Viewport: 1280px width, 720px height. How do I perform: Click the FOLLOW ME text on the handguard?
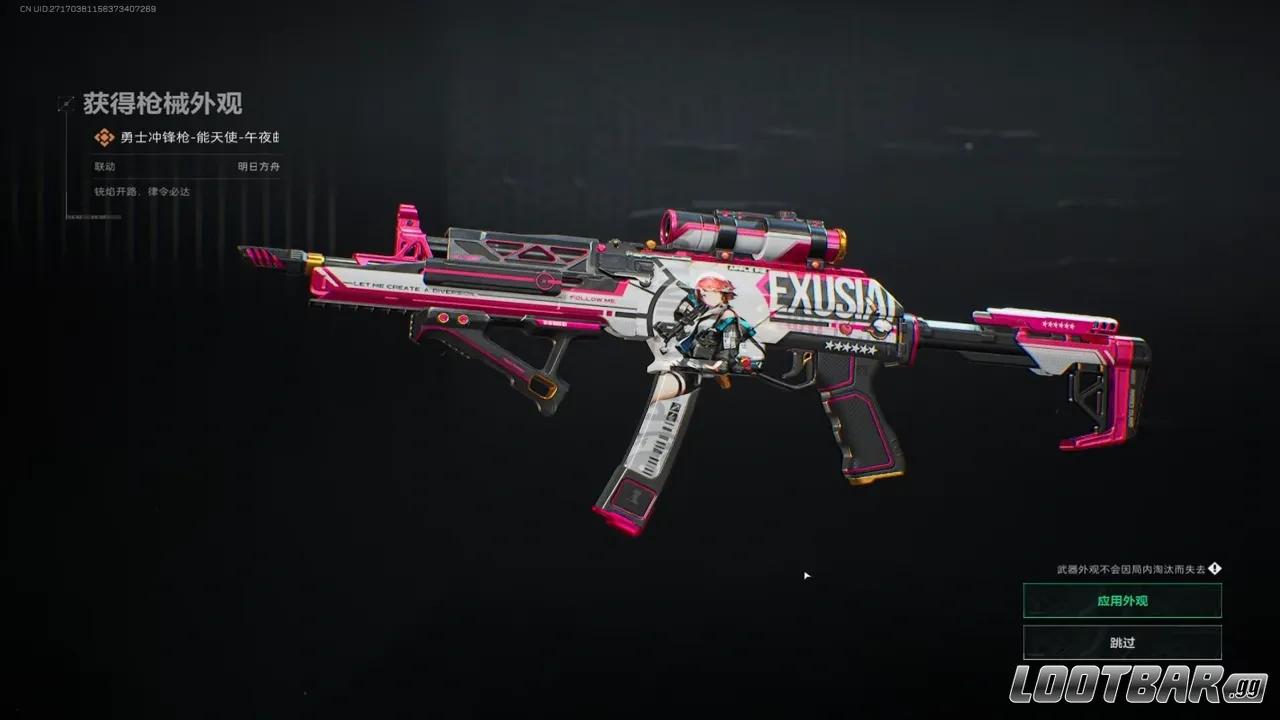(590, 298)
